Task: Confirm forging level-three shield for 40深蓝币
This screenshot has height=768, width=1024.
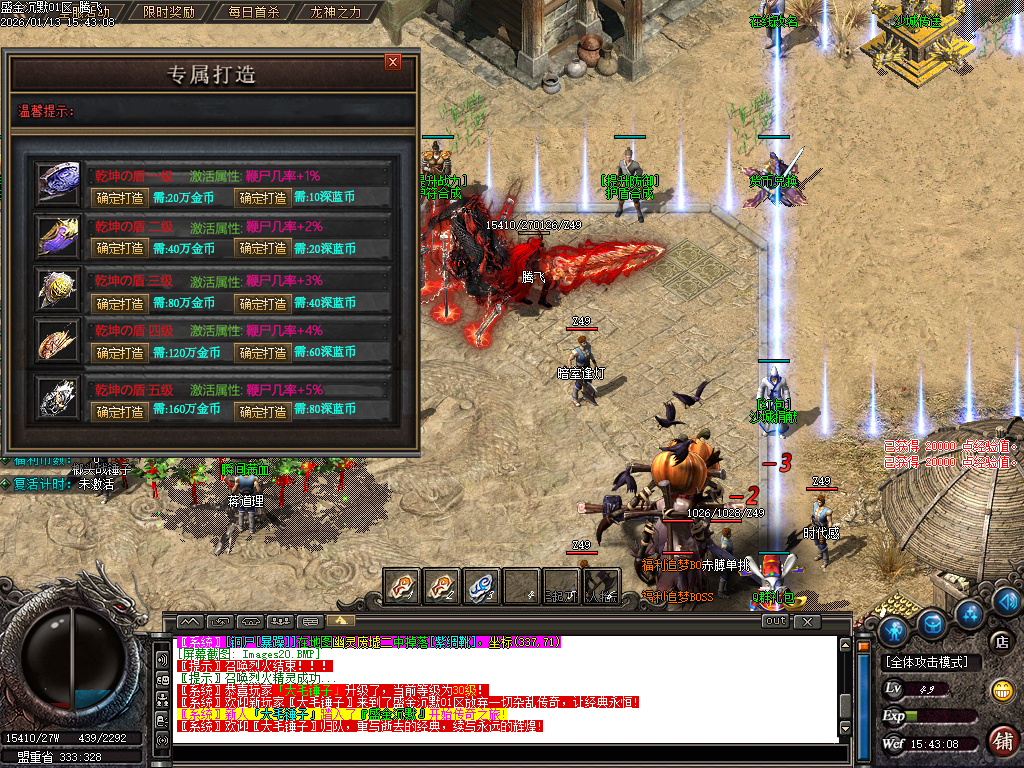Action: [262, 303]
